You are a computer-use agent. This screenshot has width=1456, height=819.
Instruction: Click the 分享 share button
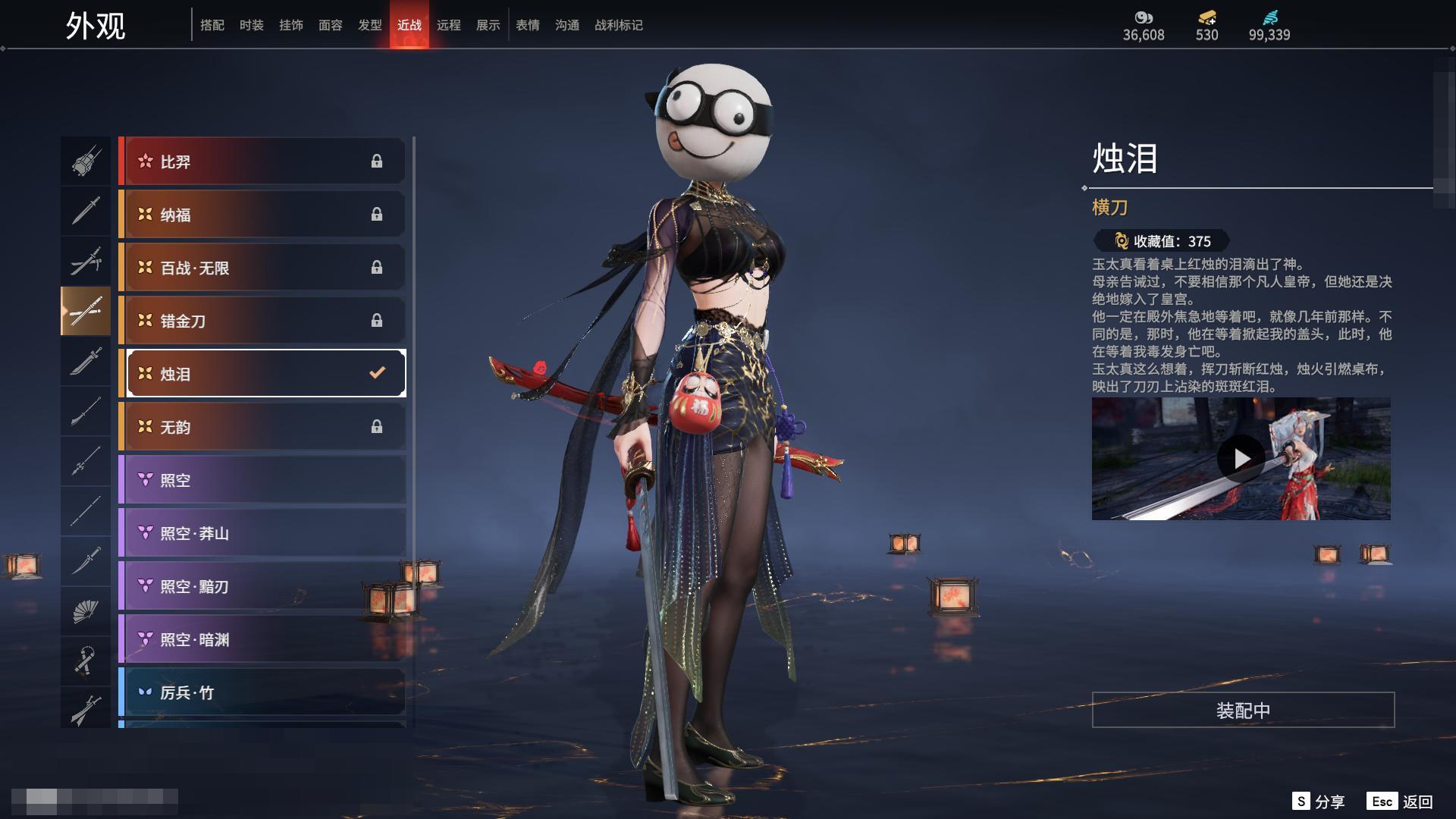1319,802
